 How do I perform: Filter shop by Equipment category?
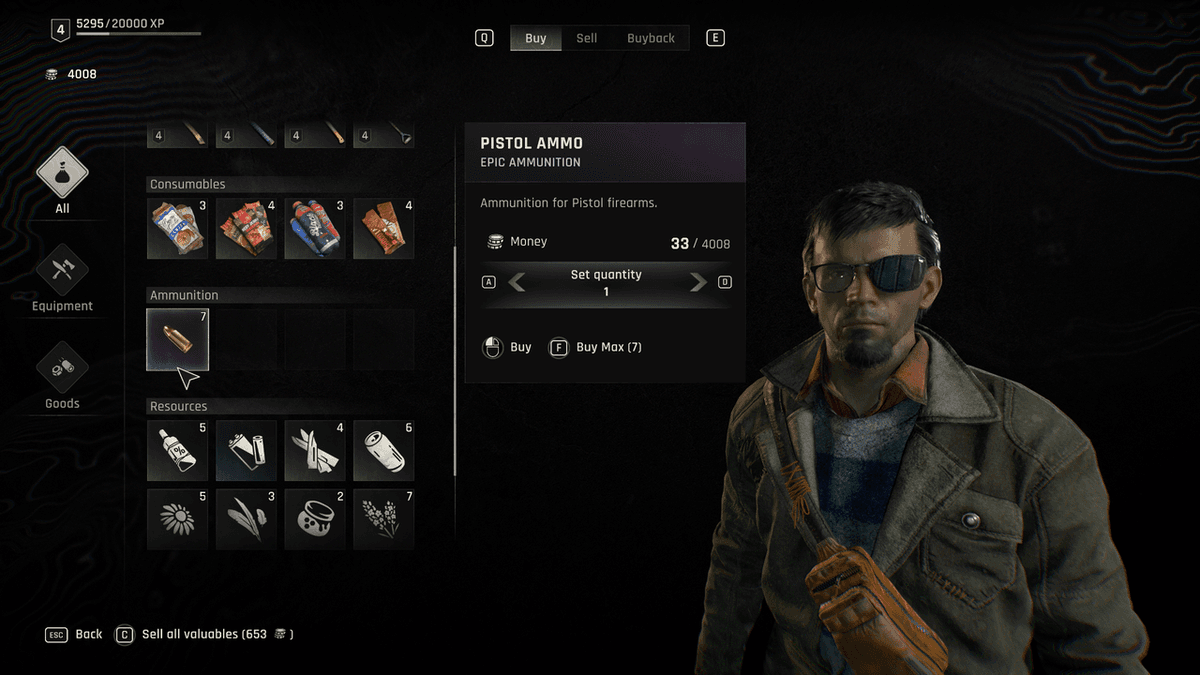(62, 278)
